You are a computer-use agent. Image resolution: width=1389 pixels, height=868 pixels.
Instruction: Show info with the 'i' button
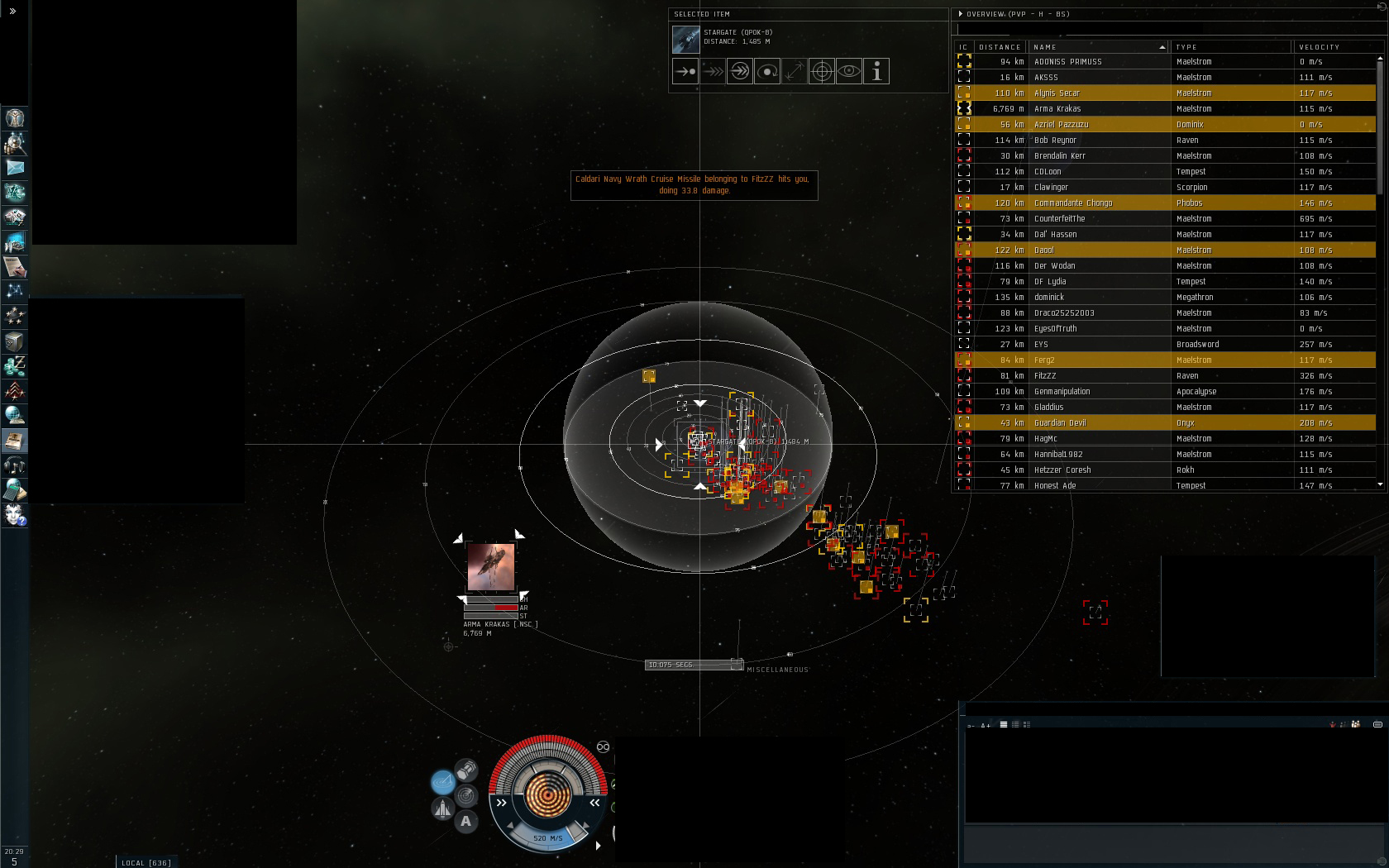click(876, 72)
